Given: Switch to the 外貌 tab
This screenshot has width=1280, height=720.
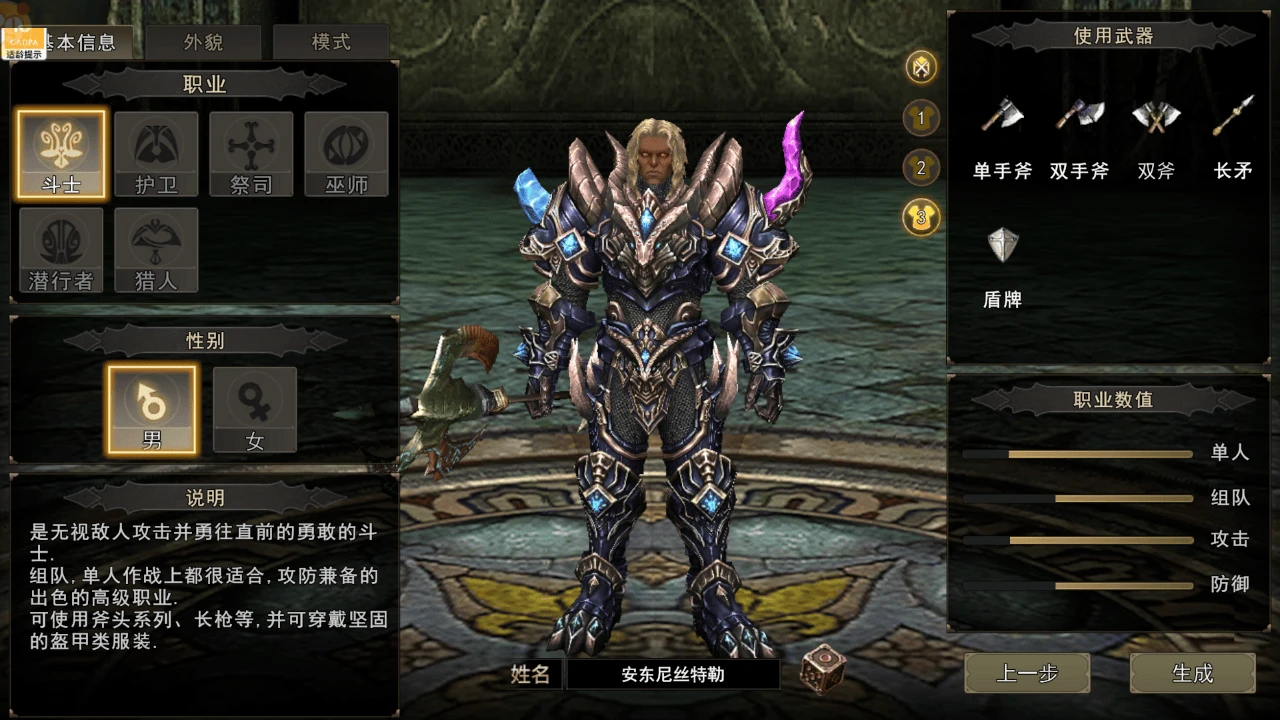Looking at the screenshot, I should click(x=205, y=42).
